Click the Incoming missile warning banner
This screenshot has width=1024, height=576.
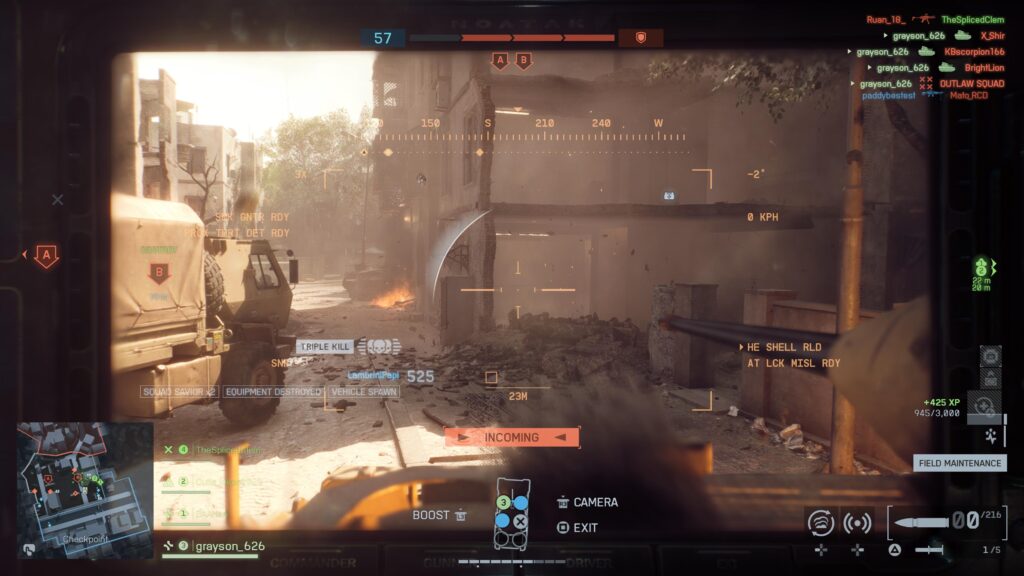(511, 437)
